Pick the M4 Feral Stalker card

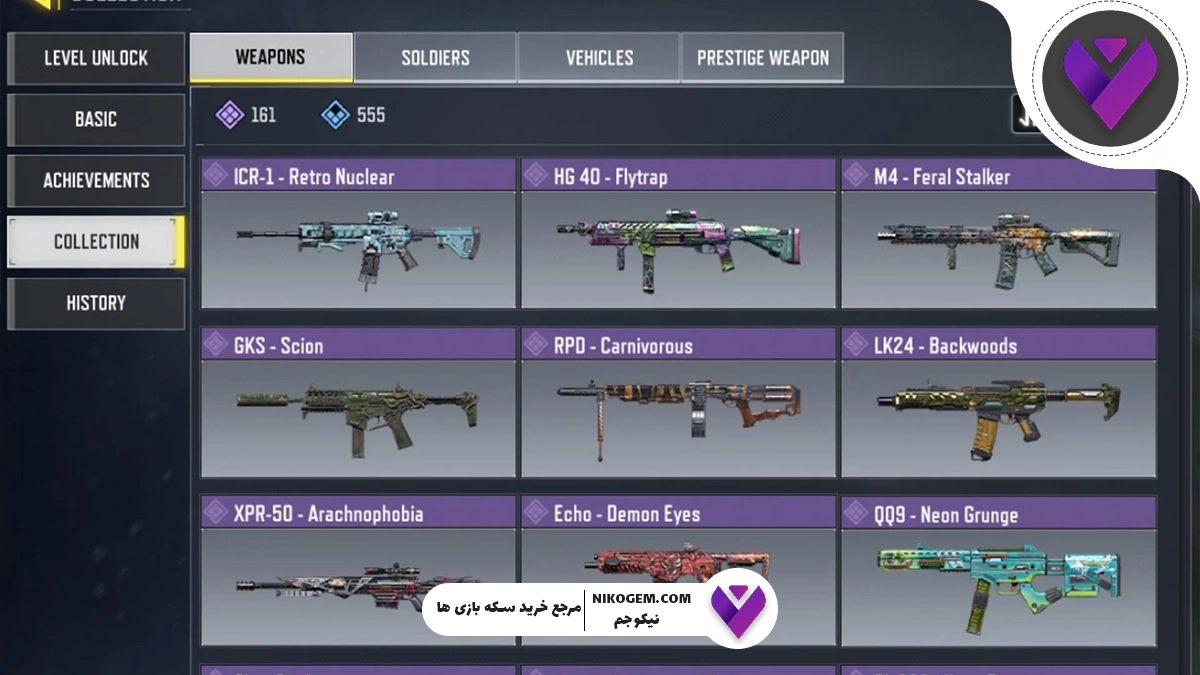point(998,235)
